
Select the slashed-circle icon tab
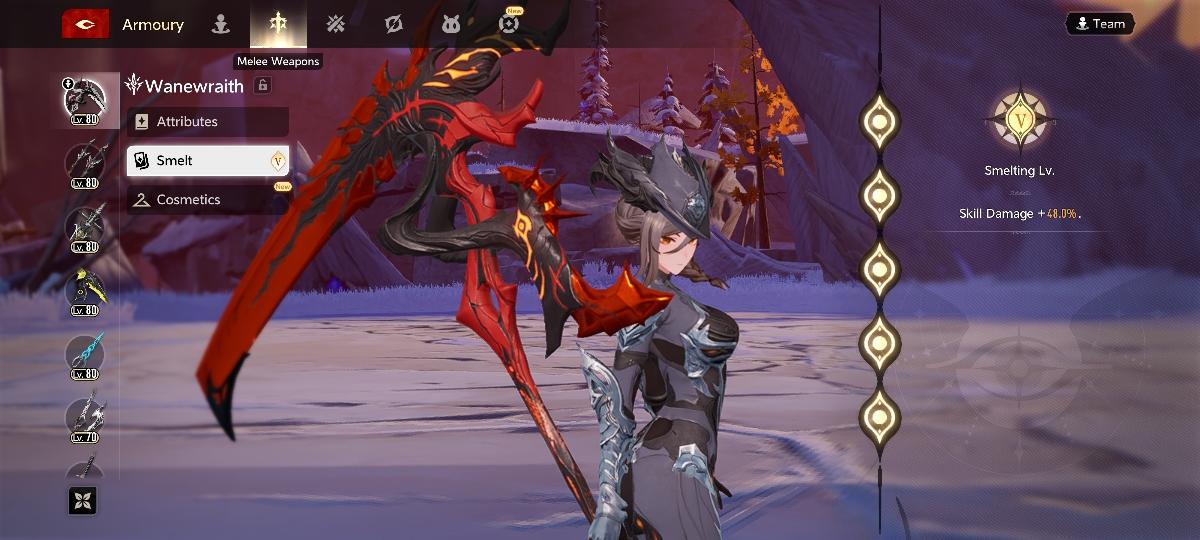click(x=393, y=24)
